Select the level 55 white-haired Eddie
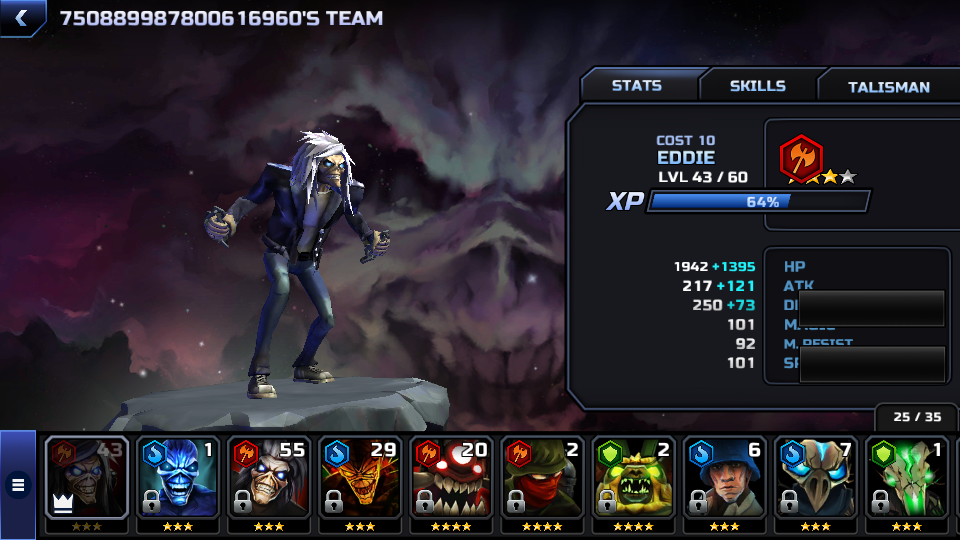 pyautogui.click(x=268, y=478)
